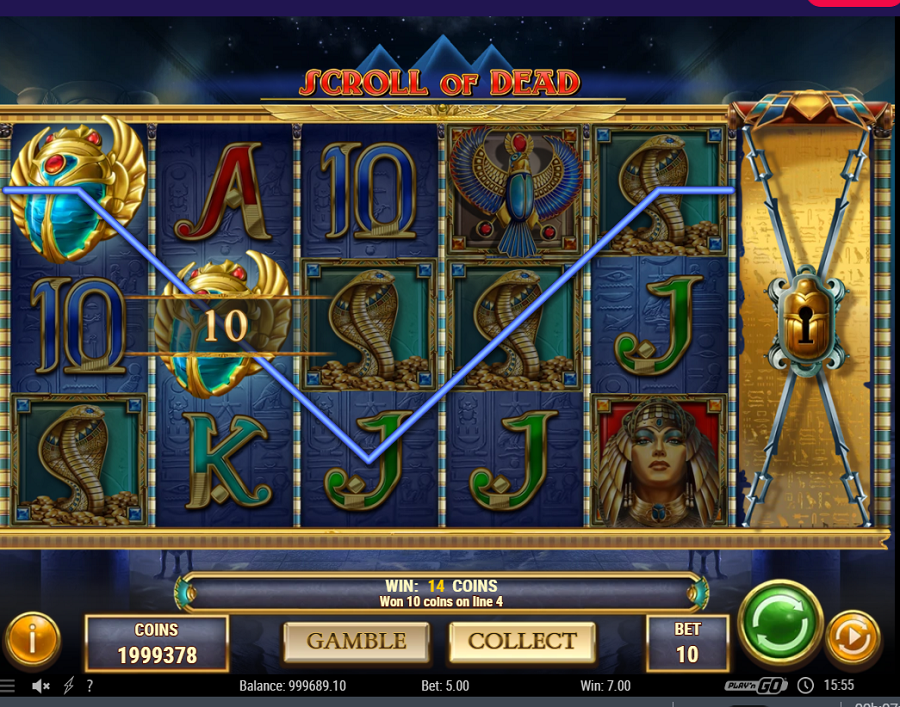Screen dimensions: 900x707
Task: Toggle the muted sound speaker icon
Action: tap(41, 686)
